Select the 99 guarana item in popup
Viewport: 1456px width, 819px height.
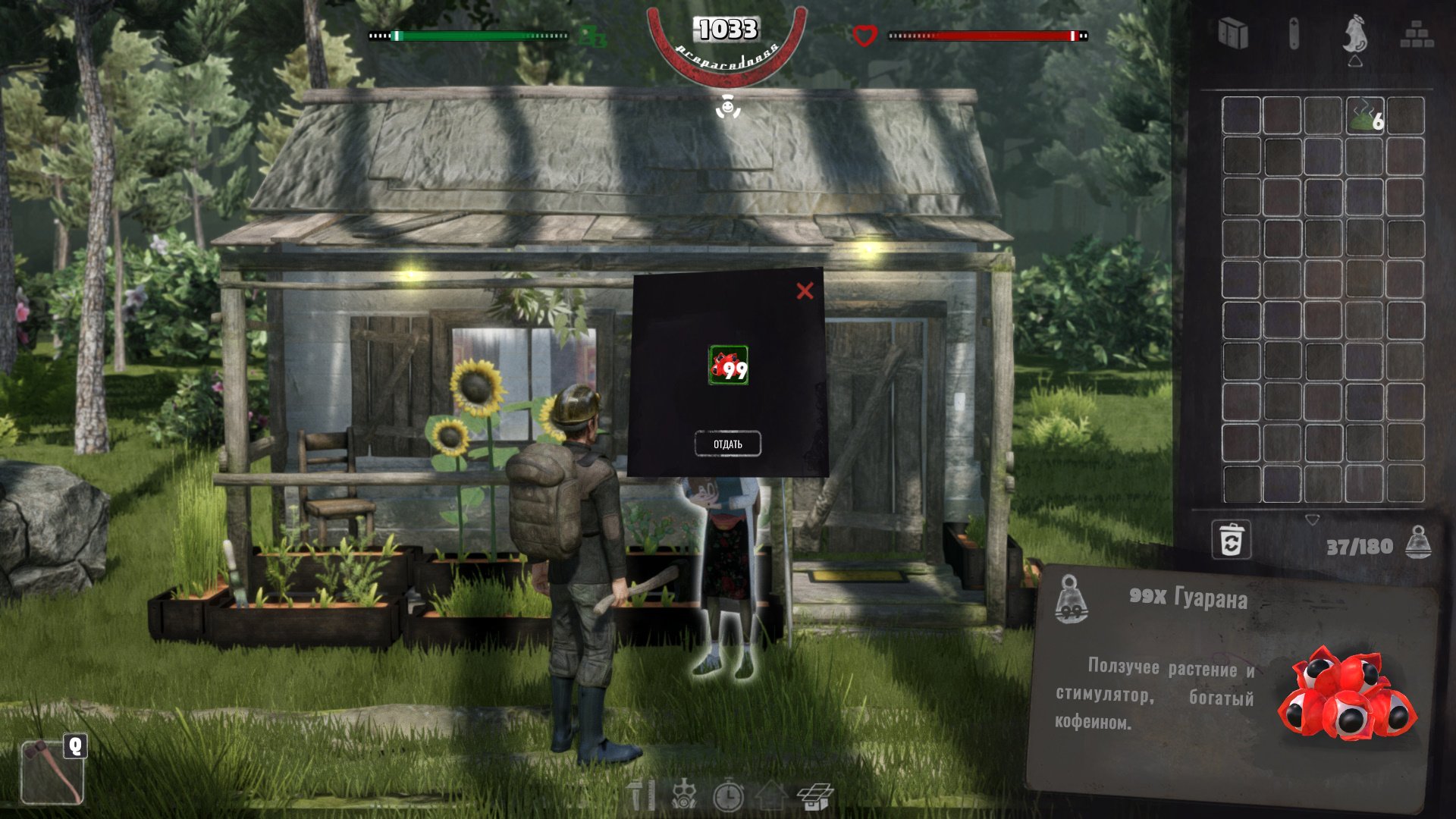coord(728,366)
